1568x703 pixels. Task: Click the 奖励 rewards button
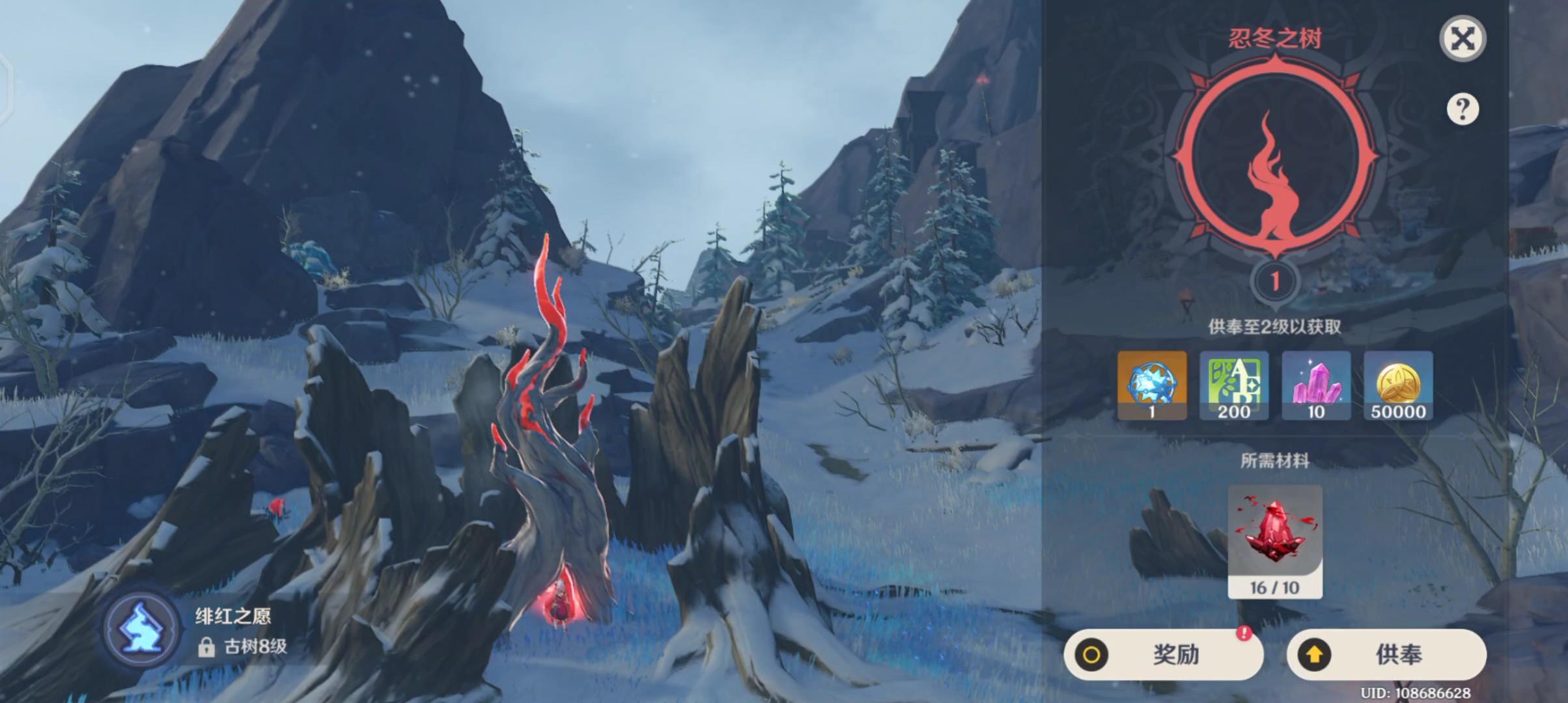tap(1163, 654)
